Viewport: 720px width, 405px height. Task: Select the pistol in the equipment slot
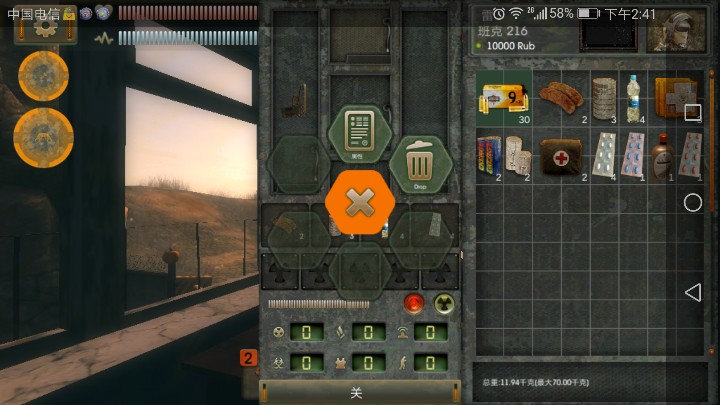pyautogui.click(x=295, y=100)
